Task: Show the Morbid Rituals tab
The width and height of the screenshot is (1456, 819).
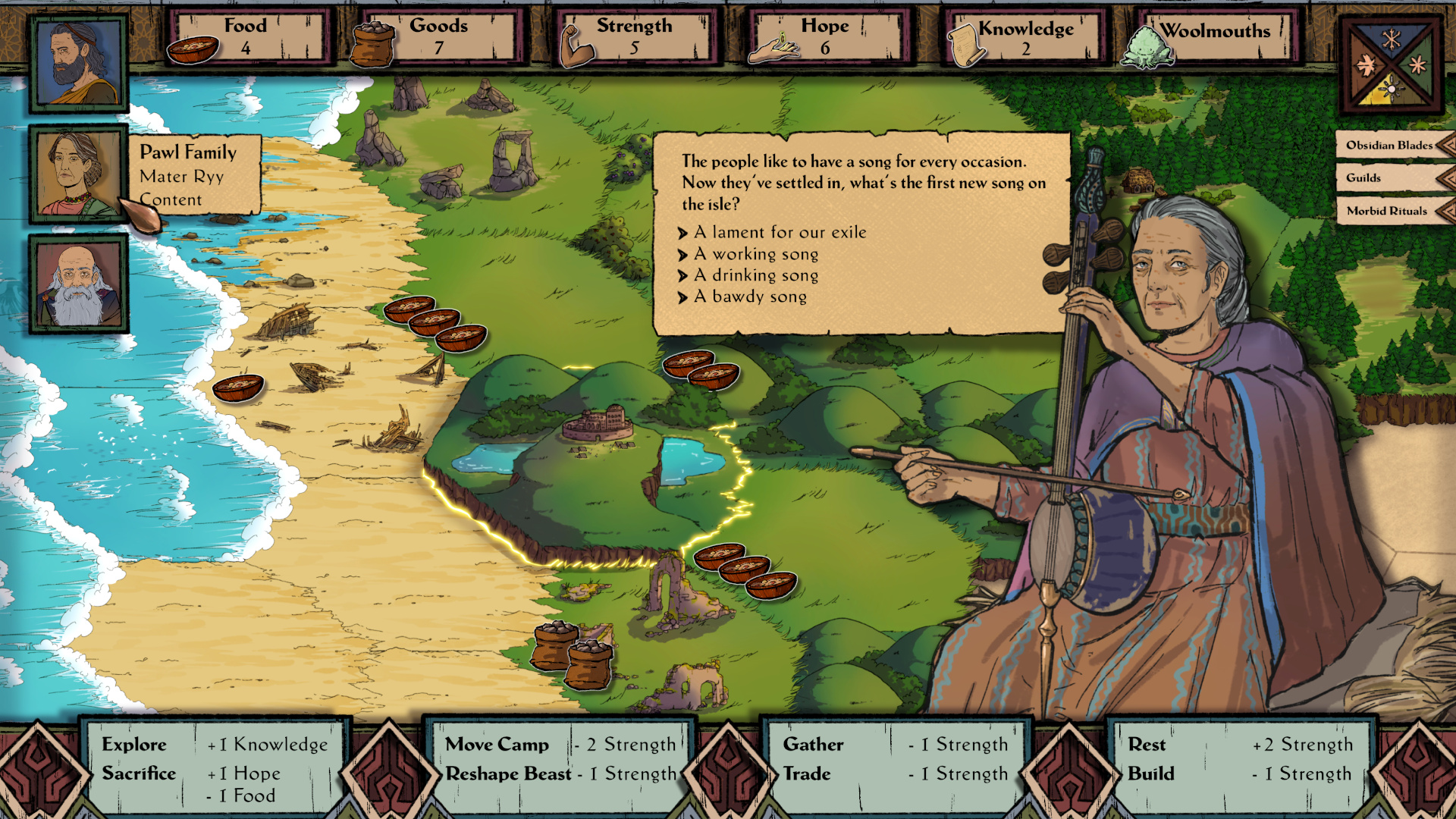Action: click(x=1386, y=211)
